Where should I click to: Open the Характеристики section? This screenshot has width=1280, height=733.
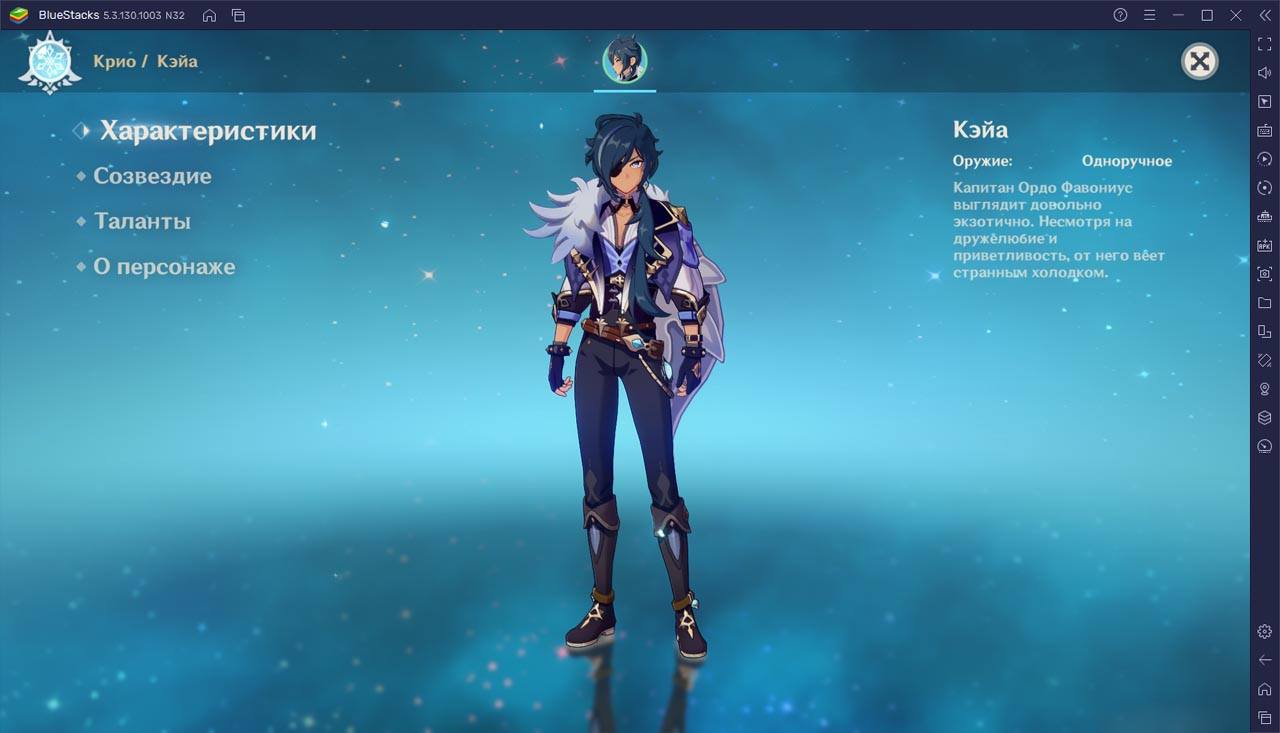coord(207,131)
